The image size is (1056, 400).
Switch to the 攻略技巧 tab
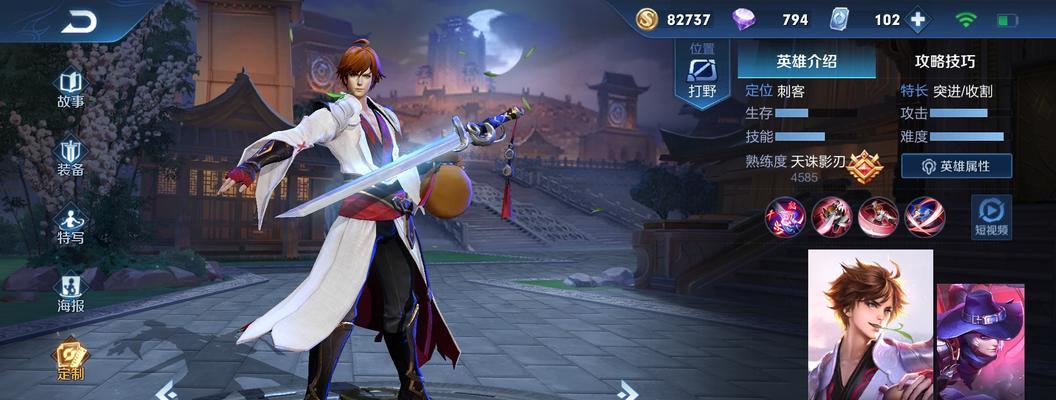pos(944,61)
